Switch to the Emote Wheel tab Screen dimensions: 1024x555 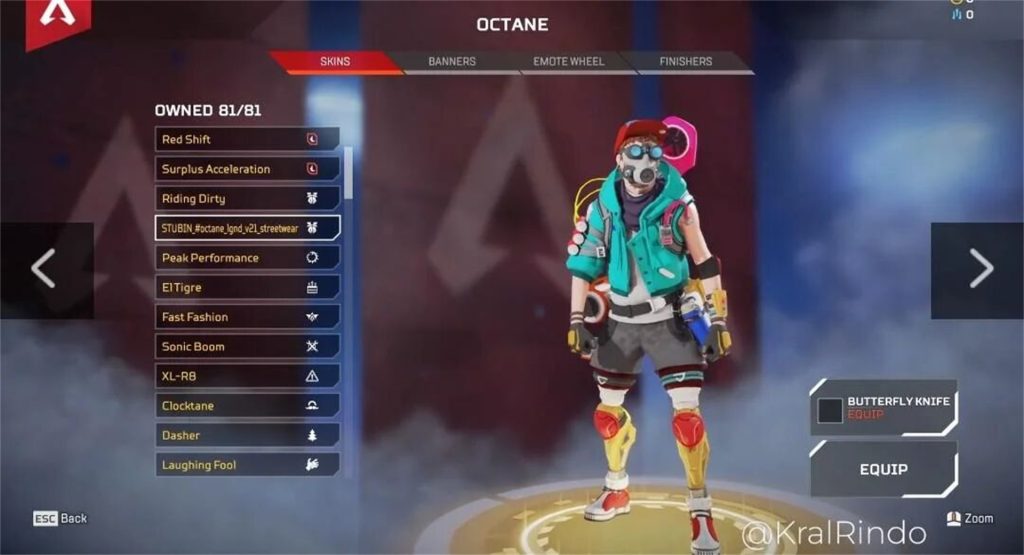[x=568, y=62]
